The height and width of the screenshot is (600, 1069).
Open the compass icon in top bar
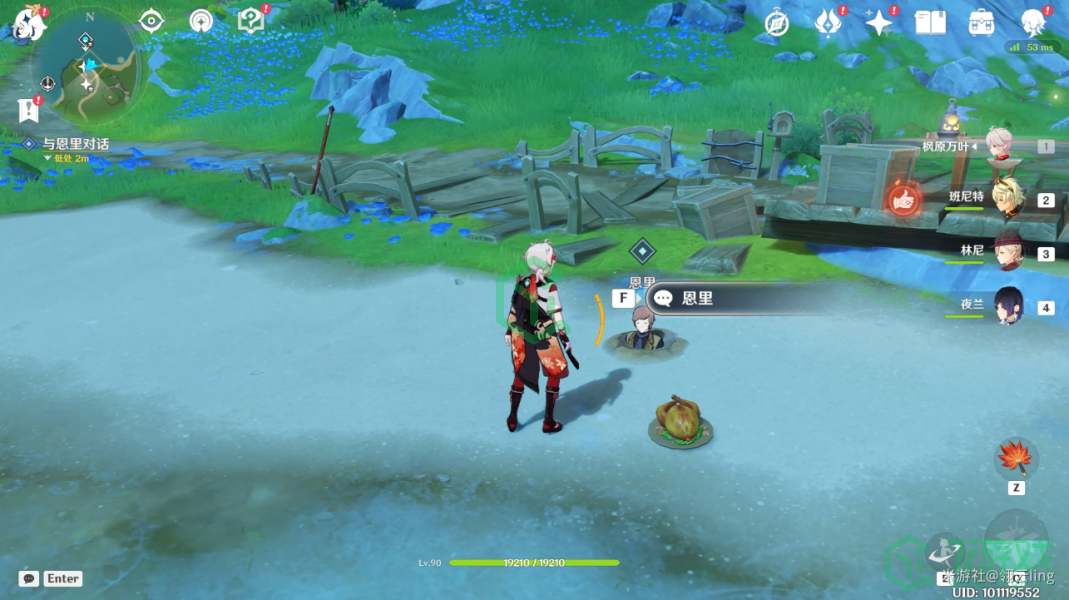pyautogui.click(x=776, y=23)
